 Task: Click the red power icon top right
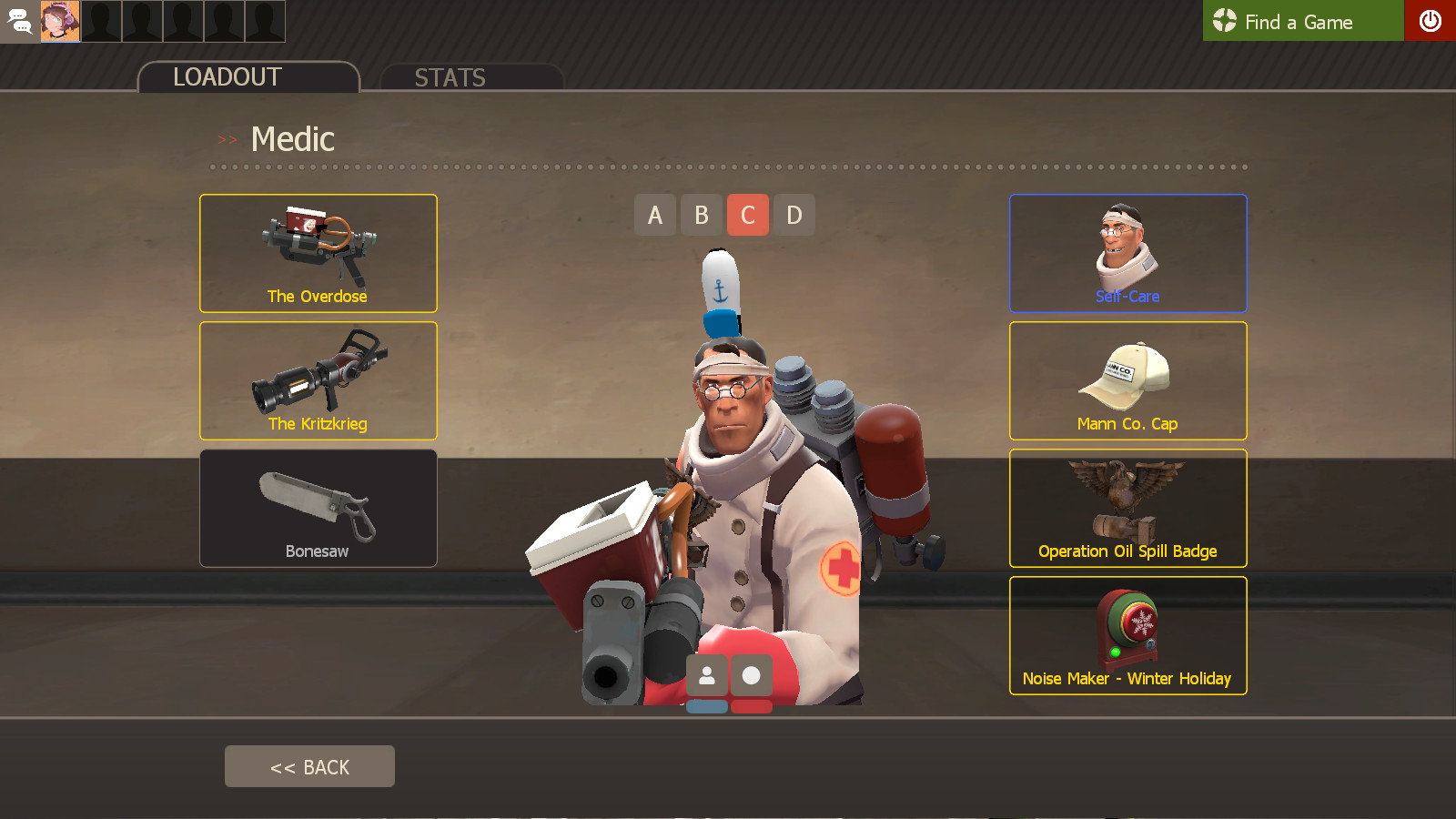(1431, 21)
